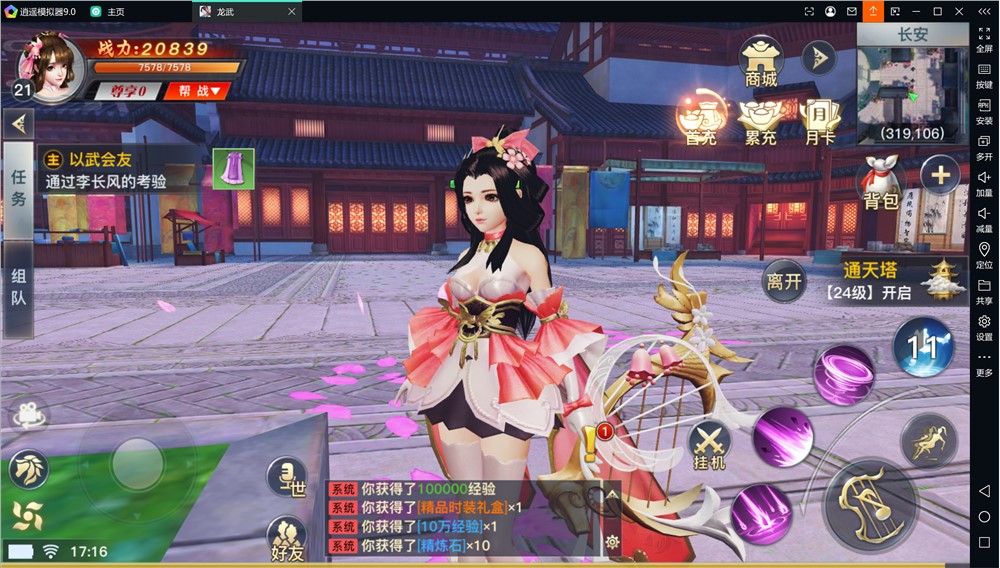Image resolution: width=1000 pixels, height=568 pixels.
Task: Activate the mount horse button
Action: [929, 440]
